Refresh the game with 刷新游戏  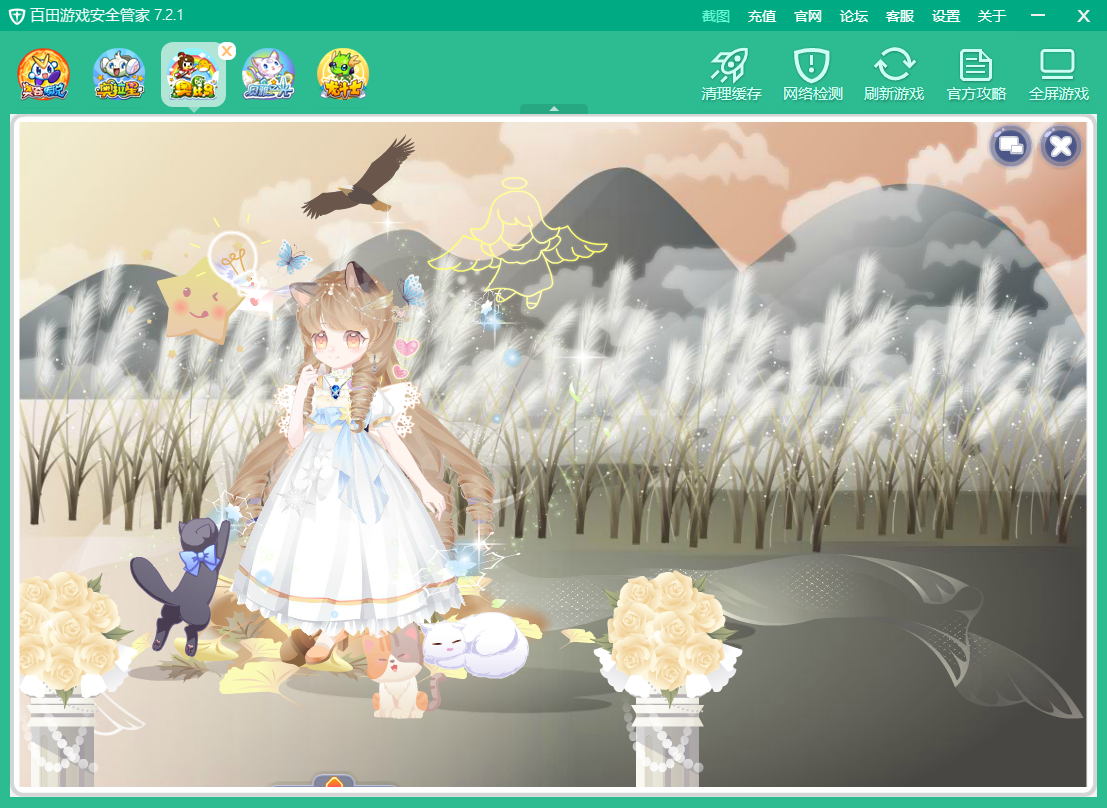pos(894,74)
